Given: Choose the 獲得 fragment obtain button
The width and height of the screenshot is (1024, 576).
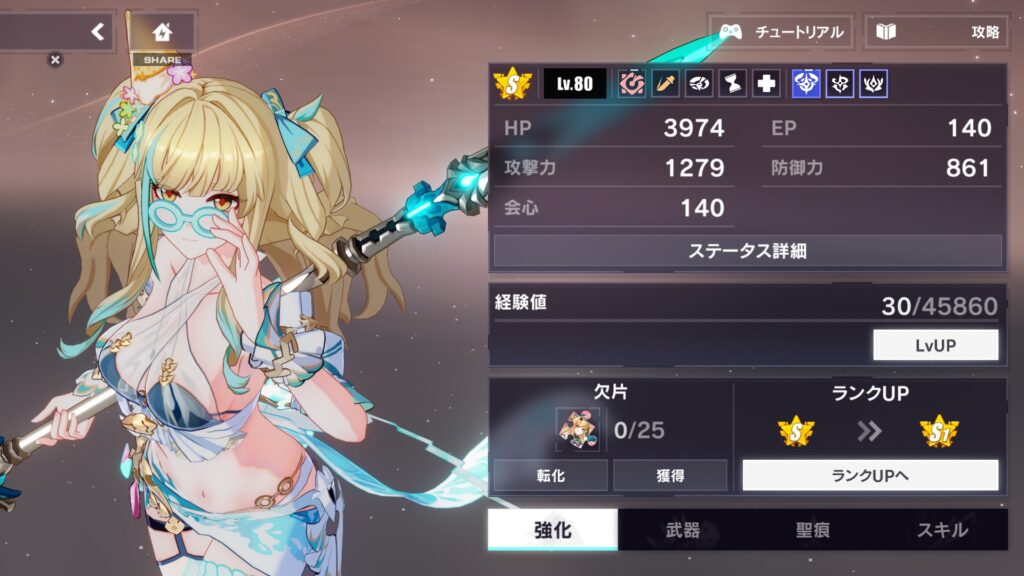Looking at the screenshot, I should click(670, 475).
